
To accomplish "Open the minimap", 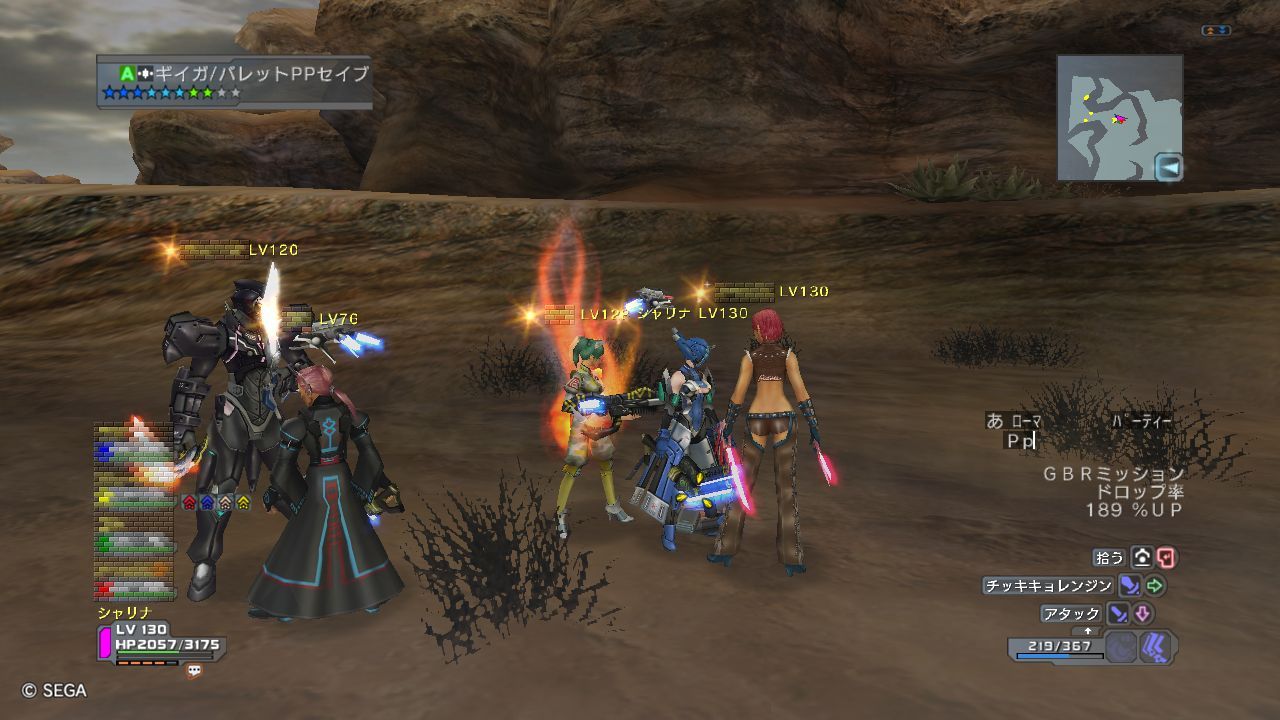I will tap(1110, 115).
